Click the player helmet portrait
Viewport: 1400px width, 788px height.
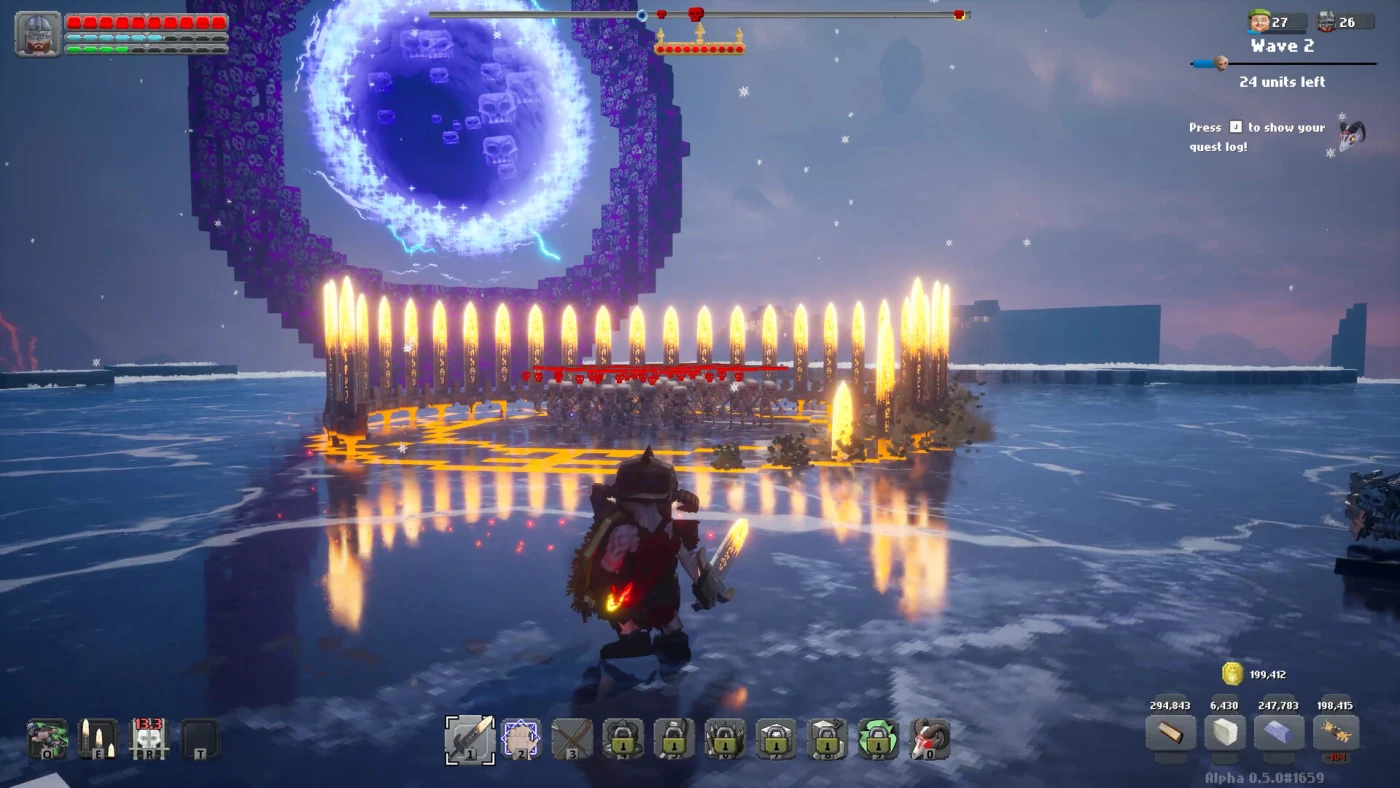click(38, 33)
